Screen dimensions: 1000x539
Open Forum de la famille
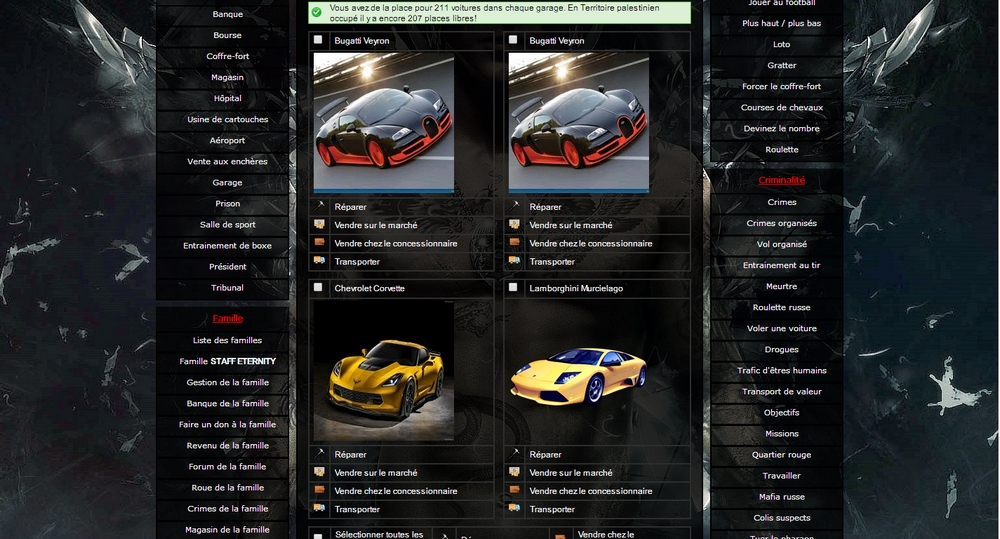click(x=227, y=467)
